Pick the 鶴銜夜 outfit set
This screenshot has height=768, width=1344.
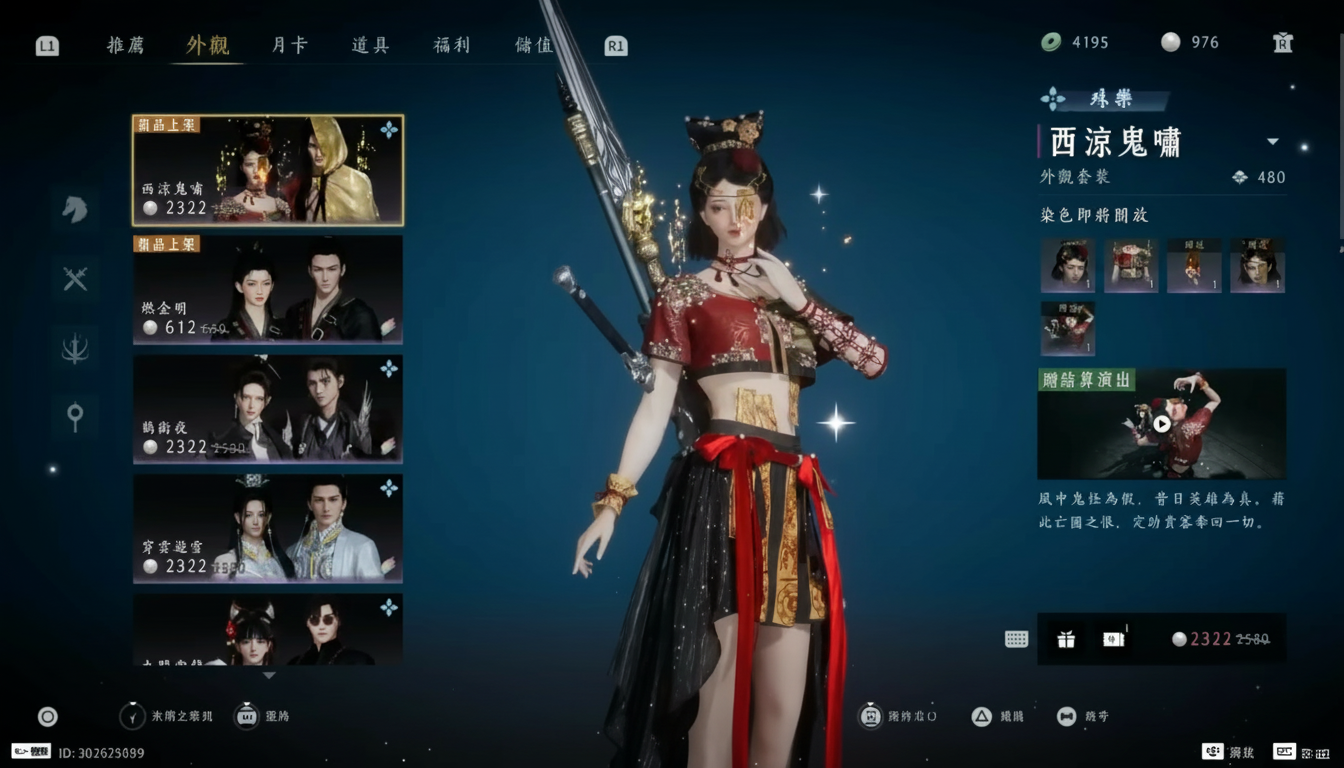(268, 409)
